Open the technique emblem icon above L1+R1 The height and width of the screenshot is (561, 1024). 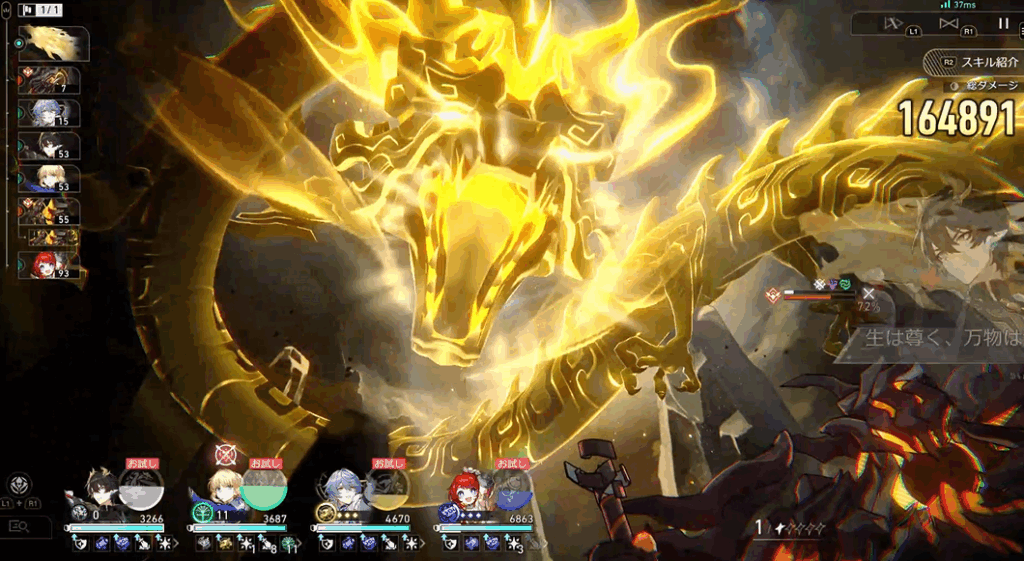click(x=20, y=483)
